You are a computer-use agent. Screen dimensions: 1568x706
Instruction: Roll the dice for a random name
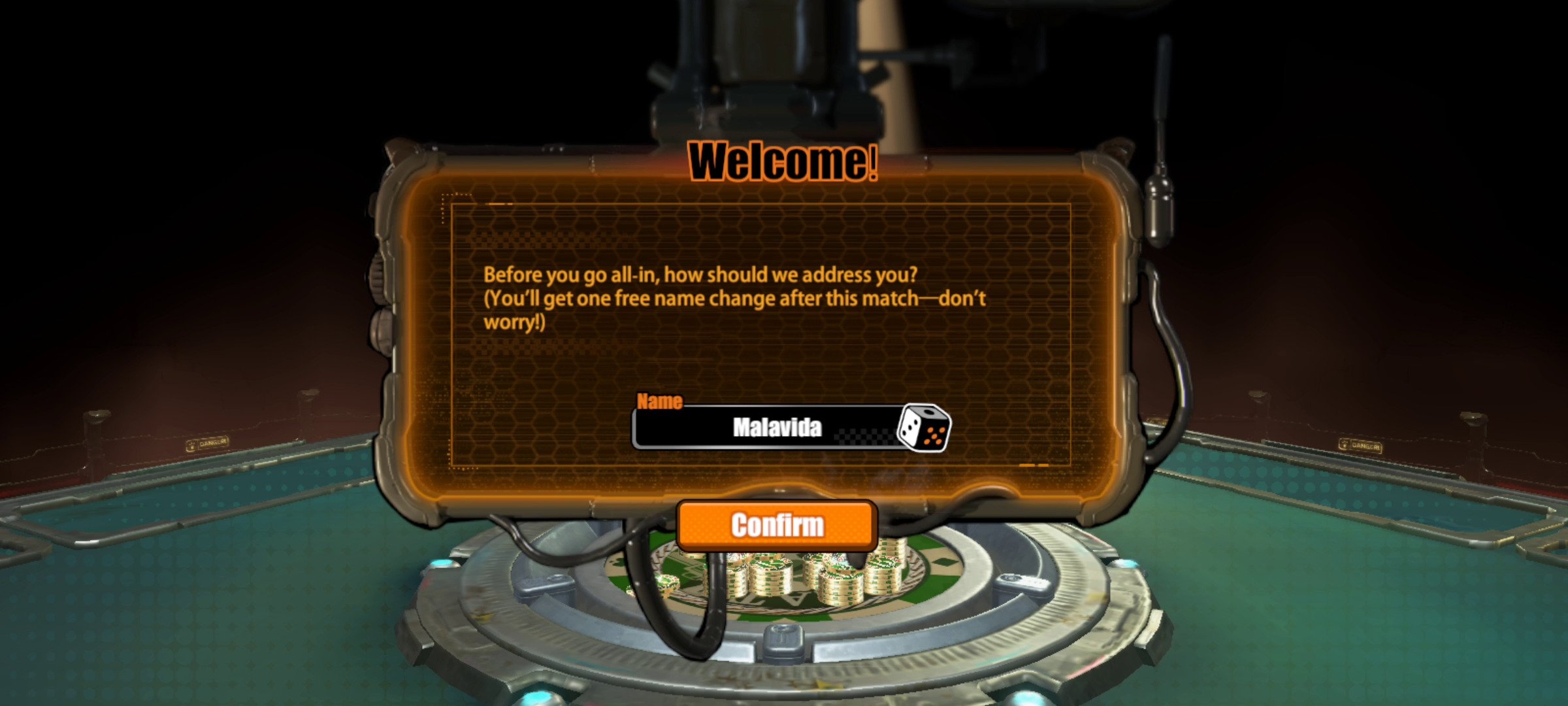(924, 428)
